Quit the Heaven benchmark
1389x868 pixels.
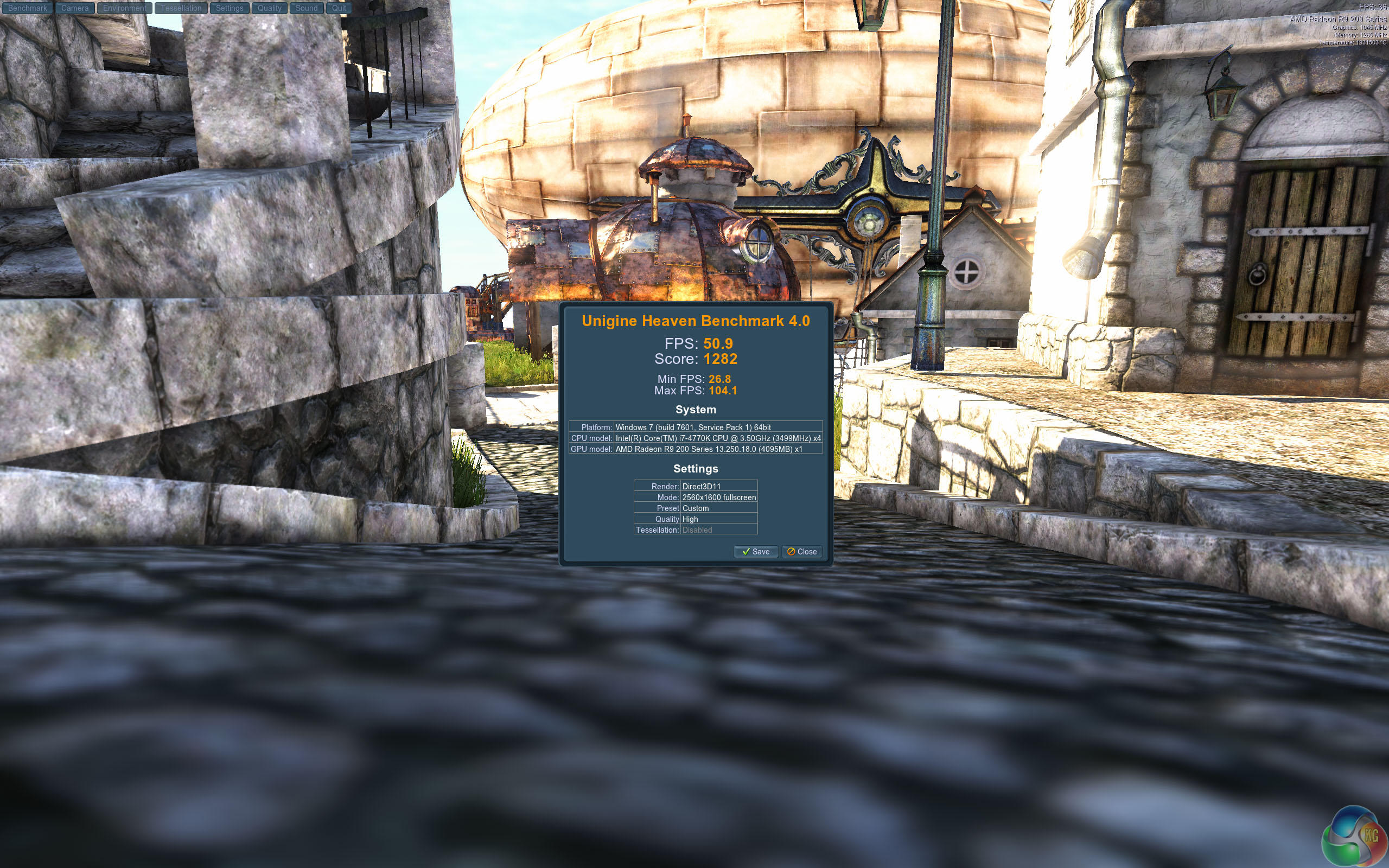[339, 8]
